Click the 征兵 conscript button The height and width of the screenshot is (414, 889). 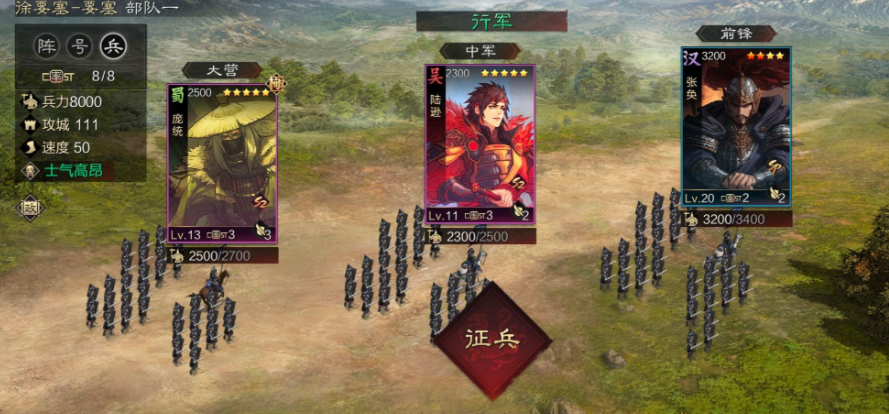(492, 339)
